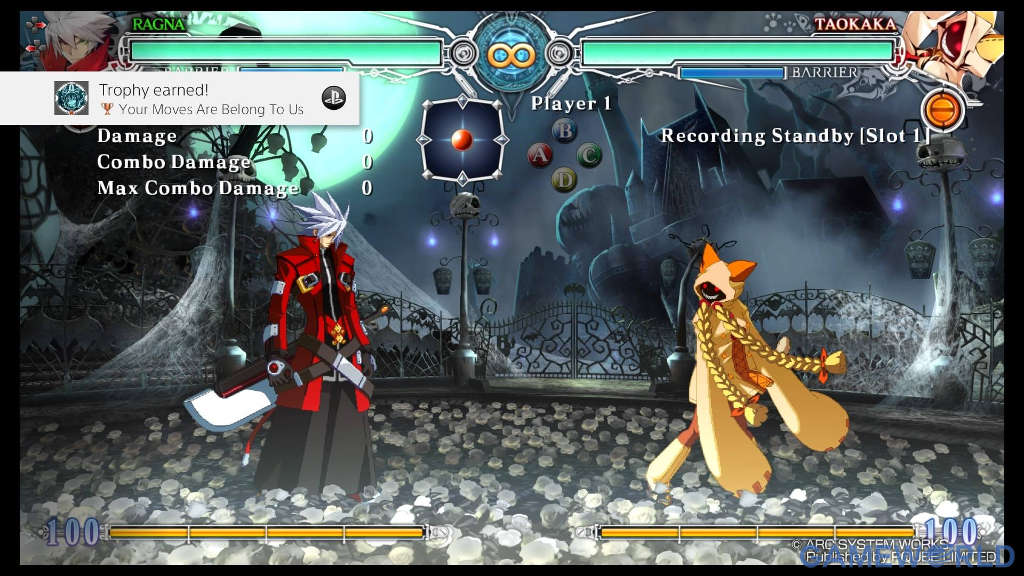The width and height of the screenshot is (1024, 576).
Task: Click the trophy thumbnail in the notification
Action: click(x=71, y=98)
